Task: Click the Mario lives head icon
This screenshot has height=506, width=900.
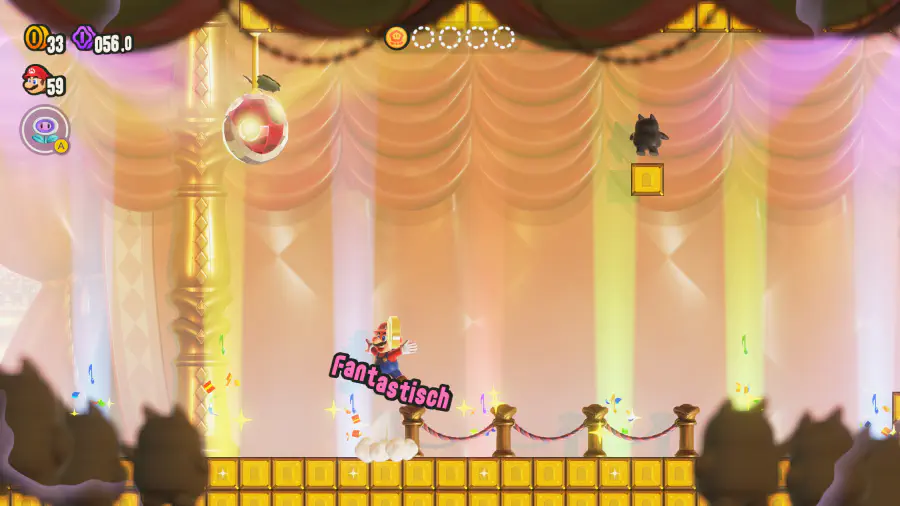Action: tap(34, 79)
